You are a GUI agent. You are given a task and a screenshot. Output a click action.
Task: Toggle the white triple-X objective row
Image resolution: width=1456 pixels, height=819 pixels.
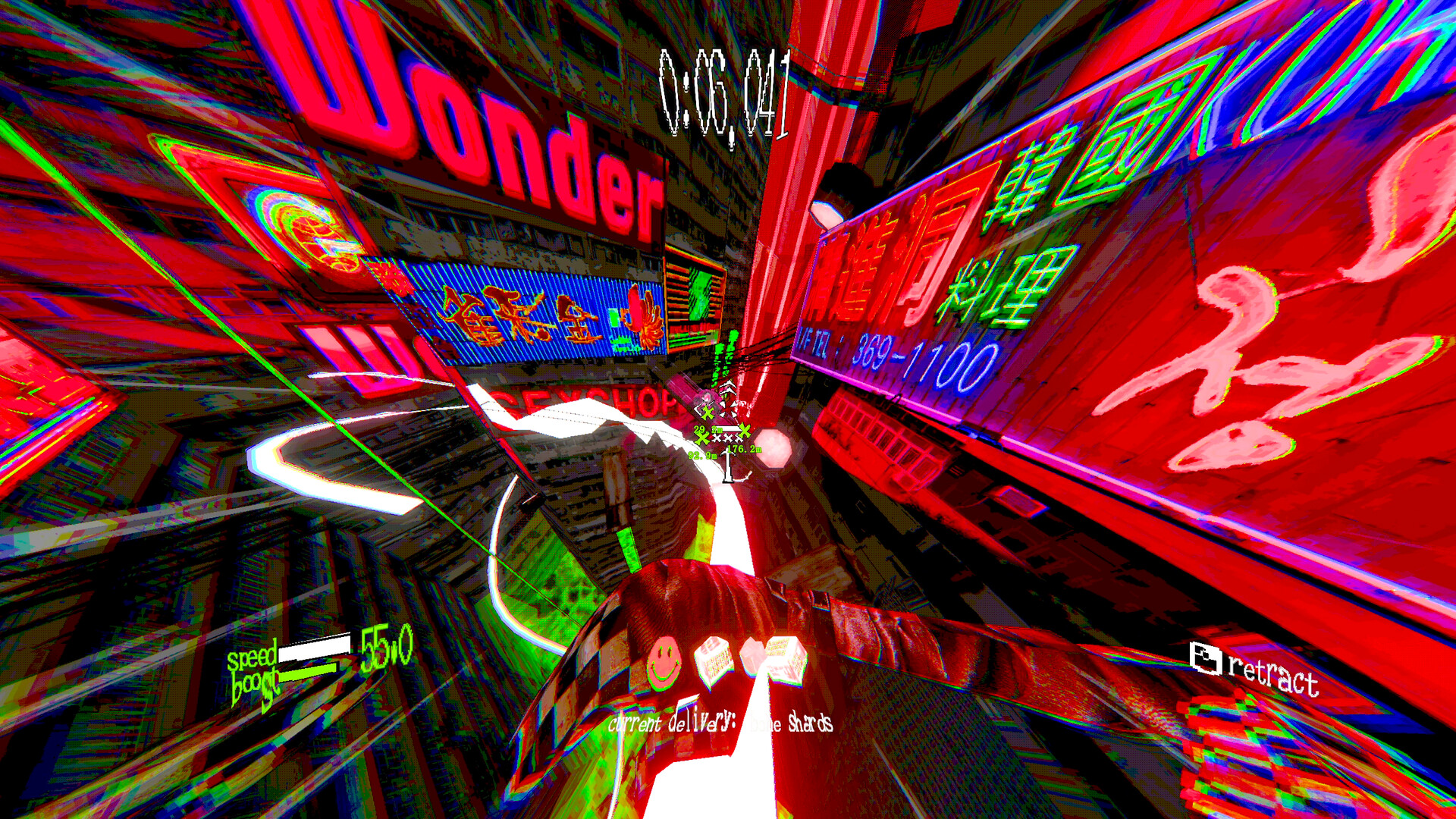[728, 438]
